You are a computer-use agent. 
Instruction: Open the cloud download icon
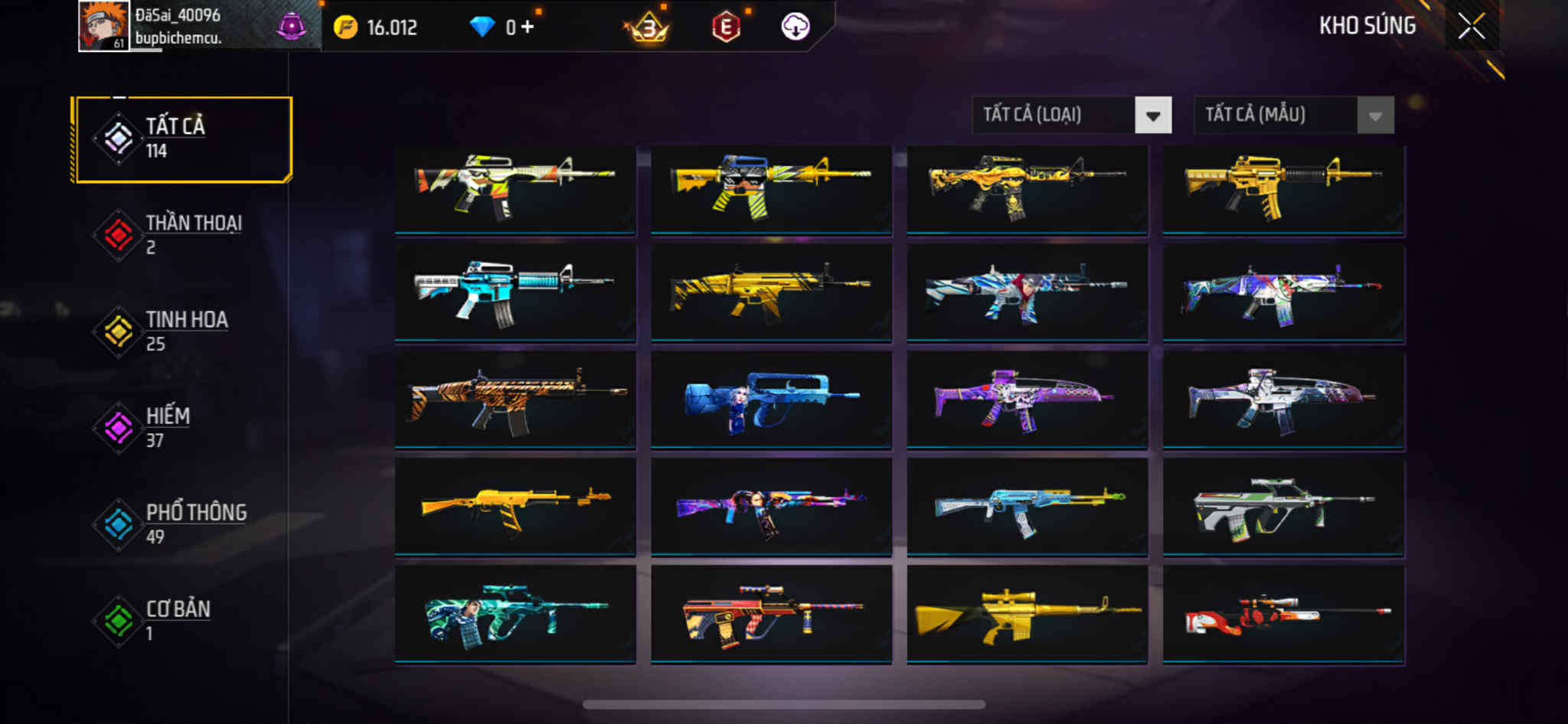795,27
